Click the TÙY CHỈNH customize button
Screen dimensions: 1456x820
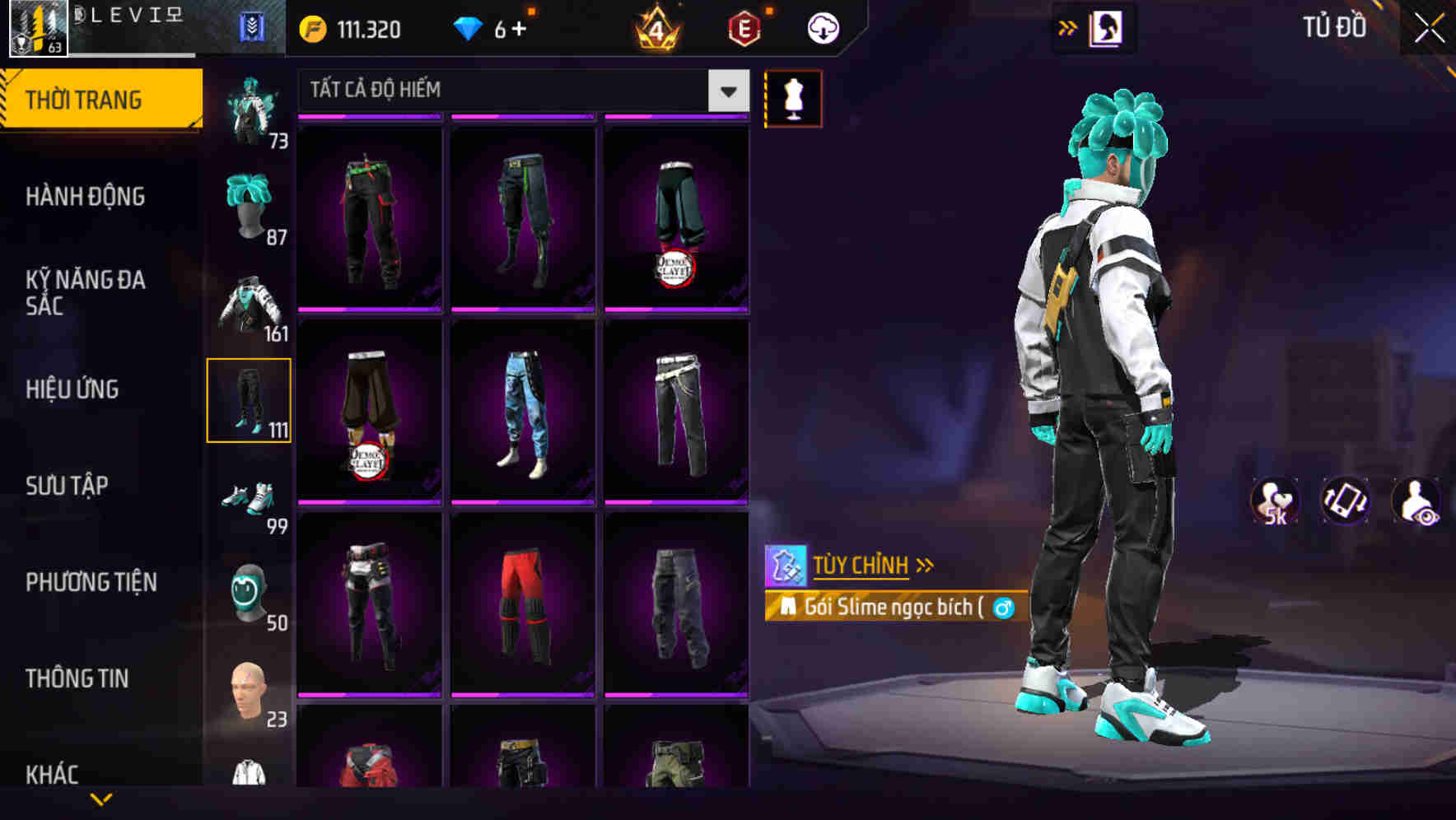point(861,565)
